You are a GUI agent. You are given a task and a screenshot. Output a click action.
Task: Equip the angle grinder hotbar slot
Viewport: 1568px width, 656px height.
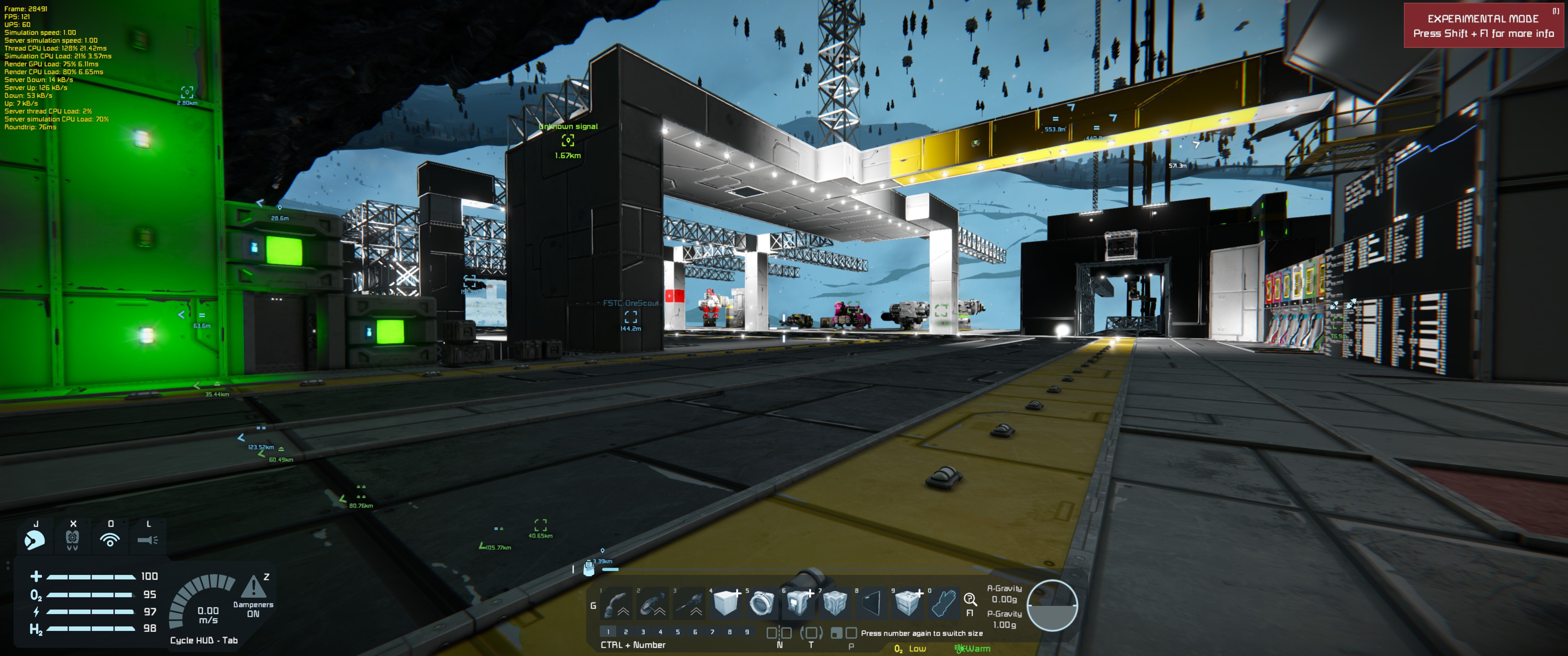(653, 604)
